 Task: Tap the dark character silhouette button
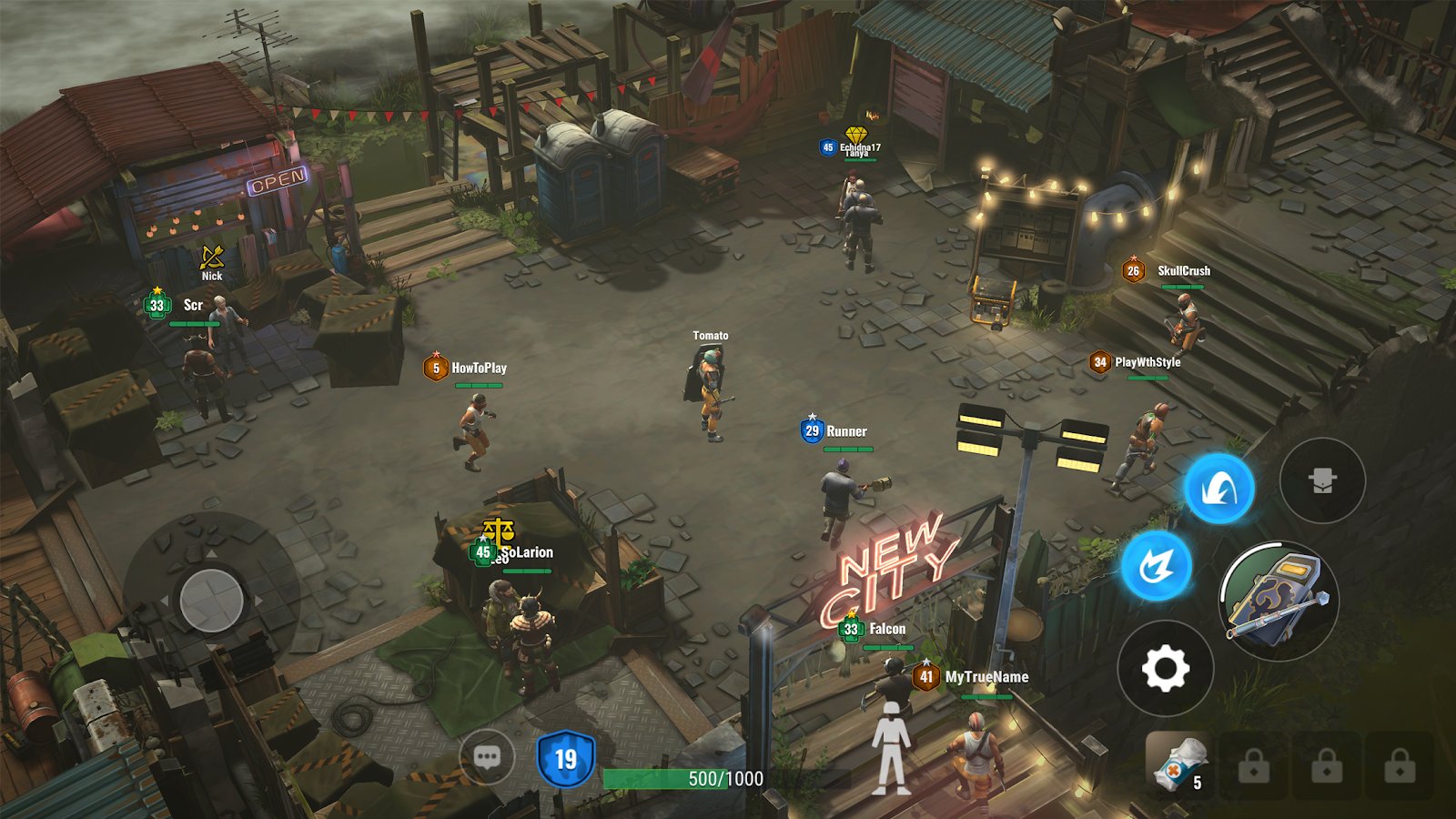point(1322,480)
